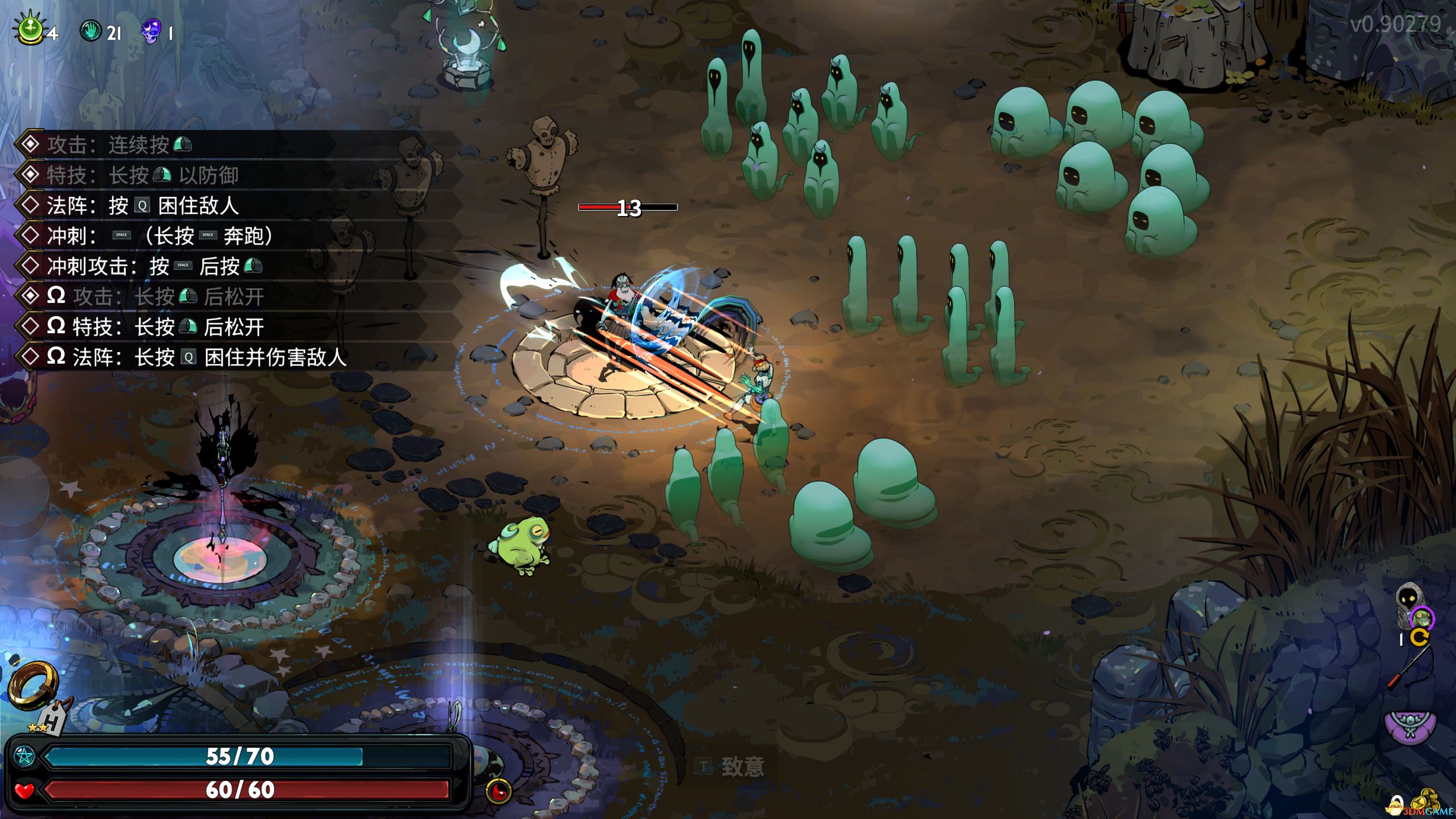1456x819 pixels.
Task: Click the red heart health icon
Action: (24, 790)
